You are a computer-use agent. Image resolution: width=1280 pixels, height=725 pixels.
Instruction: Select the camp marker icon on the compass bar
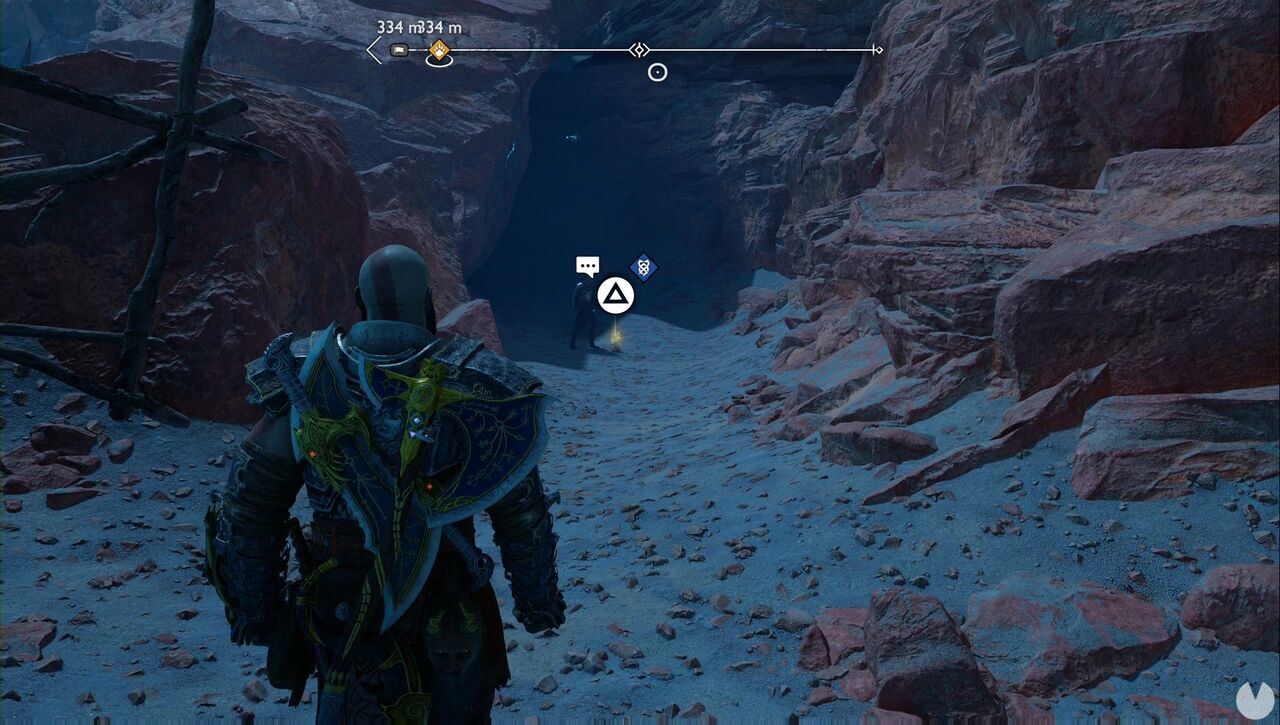coord(398,49)
